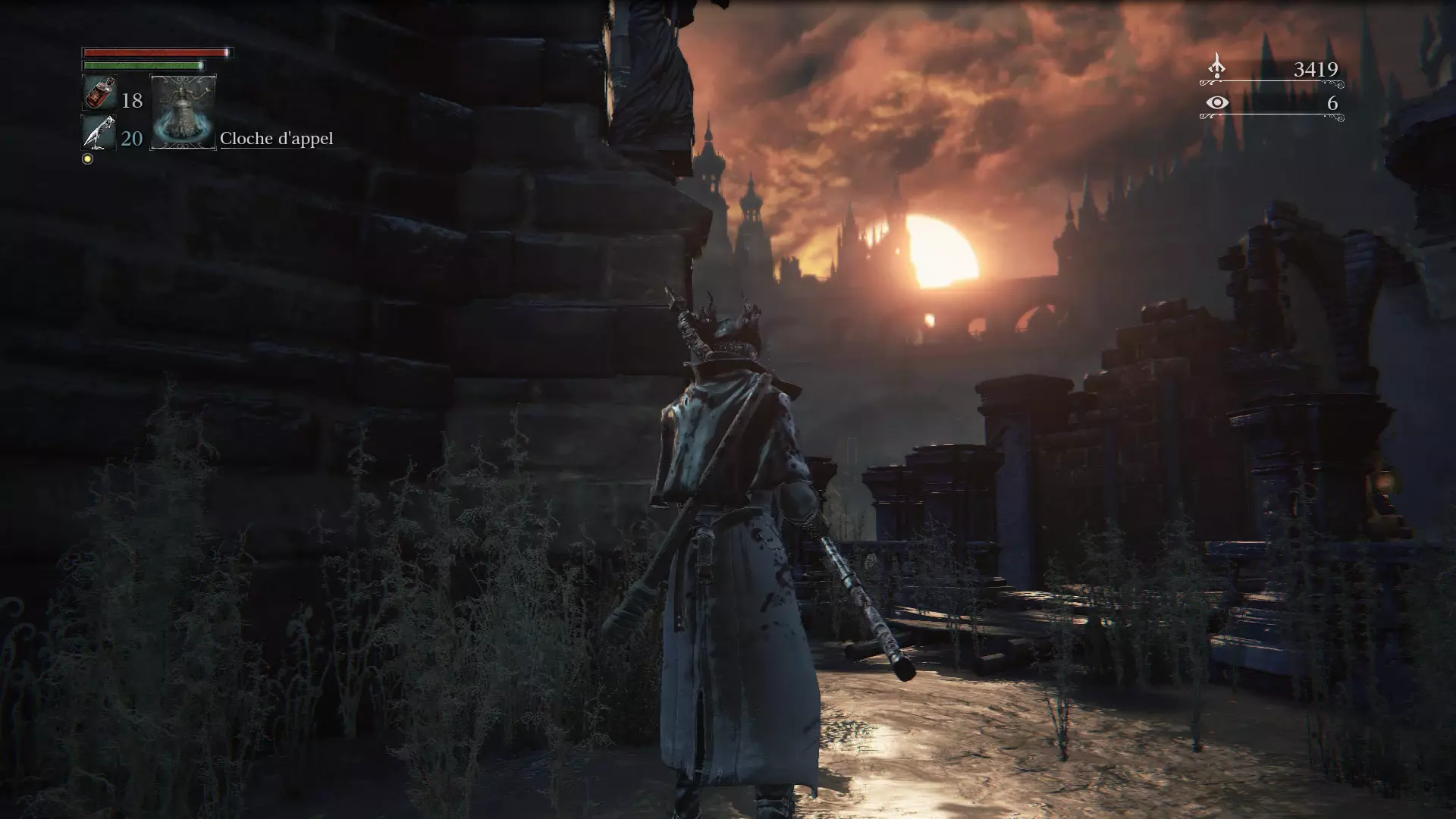
Task: Select the Insight eye icon
Action: [1216, 102]
